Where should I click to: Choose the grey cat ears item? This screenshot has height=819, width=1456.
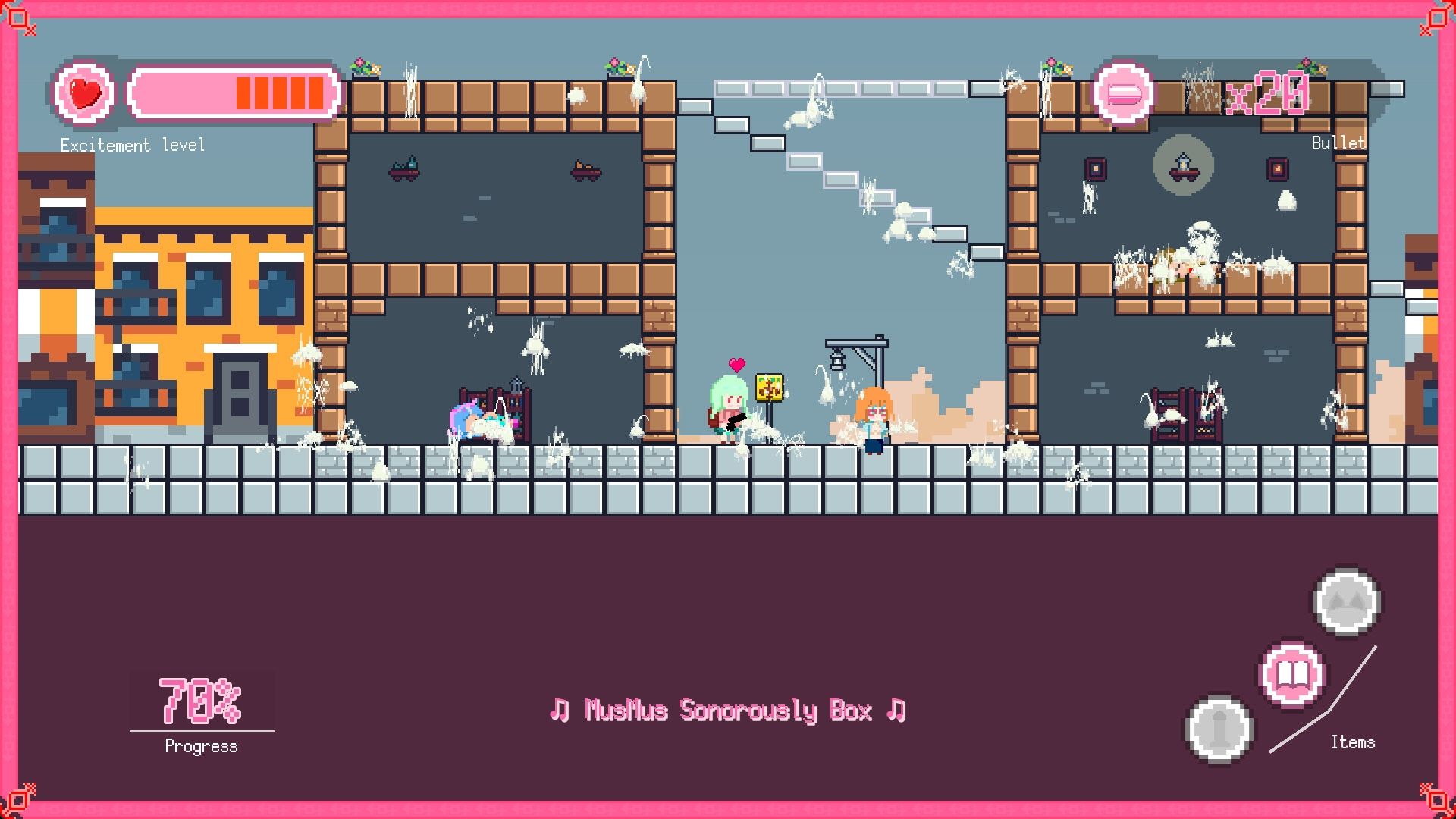coord(1346,602)
